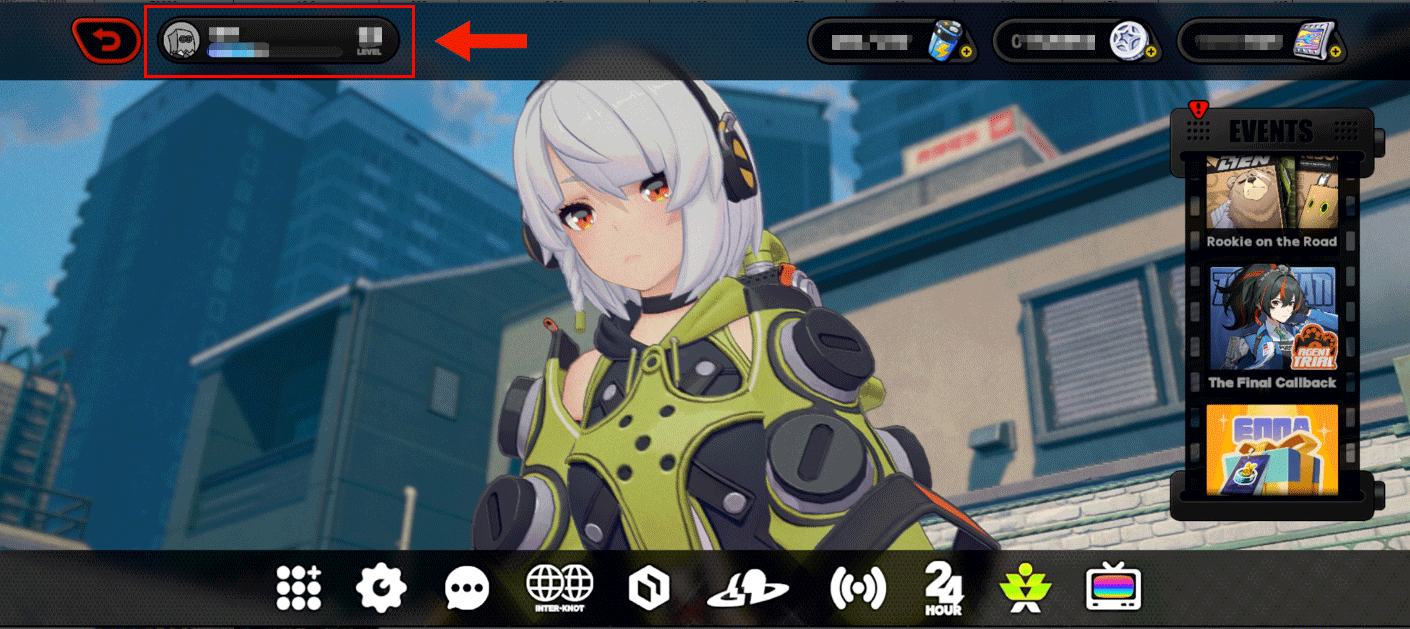1410x629 pixels.
Task: Open the speech bubble chat icon
Action: tap(466, 588)
